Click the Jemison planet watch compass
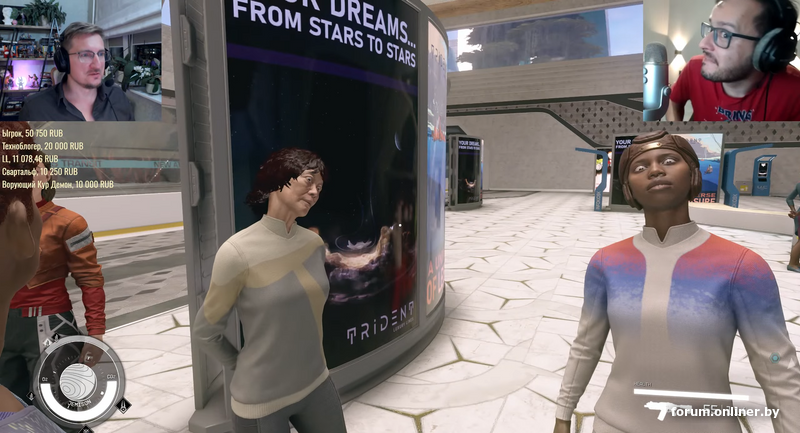The height and width of the screenshot is (433, 800). (x=77, y=381)
